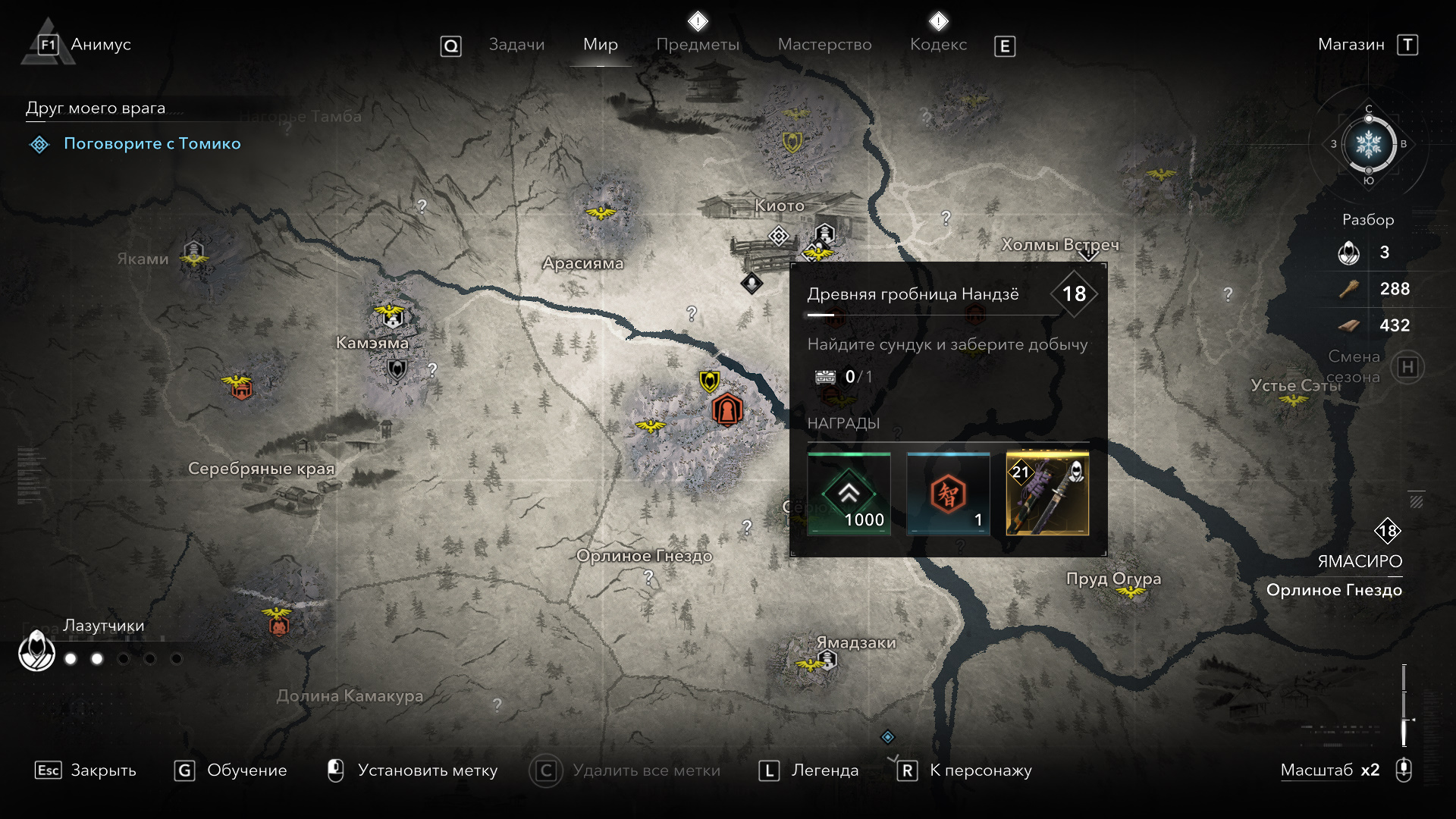Screen dimensions: 1456x819
Task: Open the Задачи tab
Action: tap(516, 45)
